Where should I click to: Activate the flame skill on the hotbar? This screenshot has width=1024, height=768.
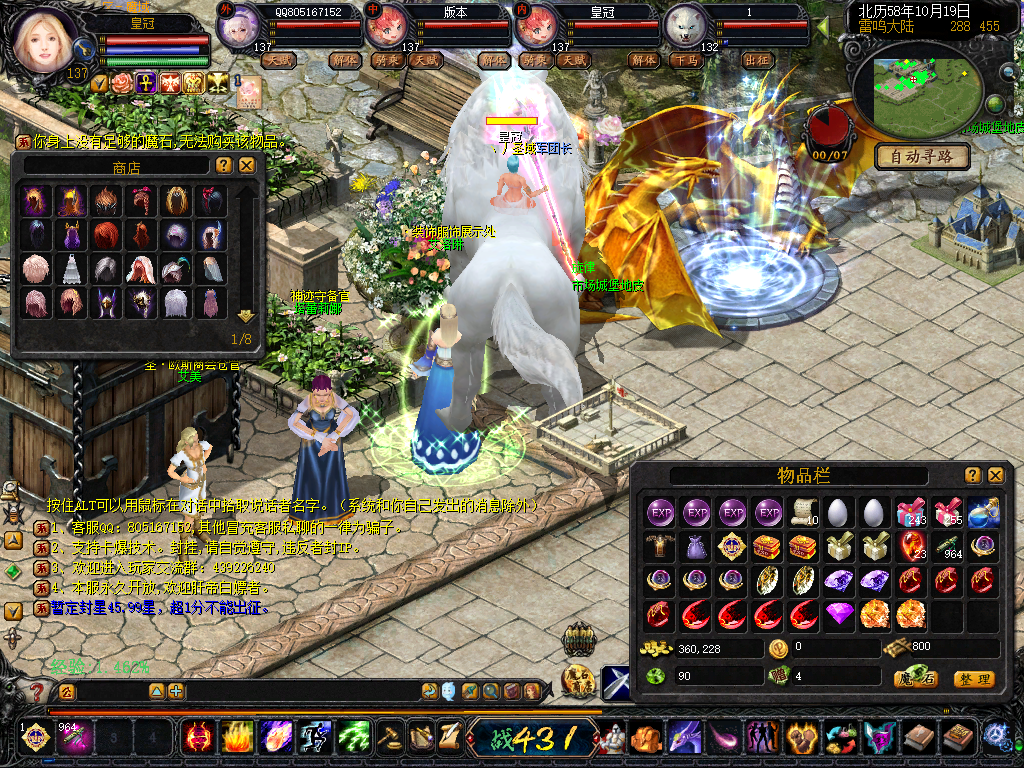tap(237, 738)
